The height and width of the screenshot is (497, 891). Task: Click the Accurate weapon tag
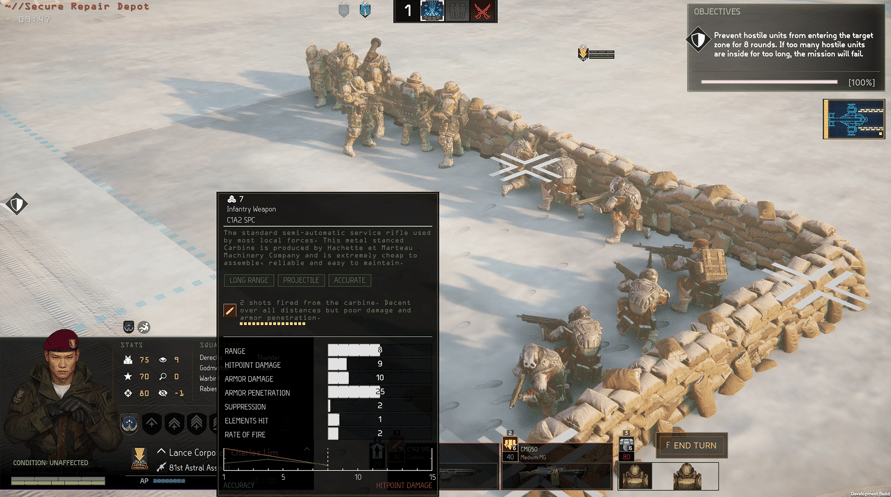(x=349, y=280)
